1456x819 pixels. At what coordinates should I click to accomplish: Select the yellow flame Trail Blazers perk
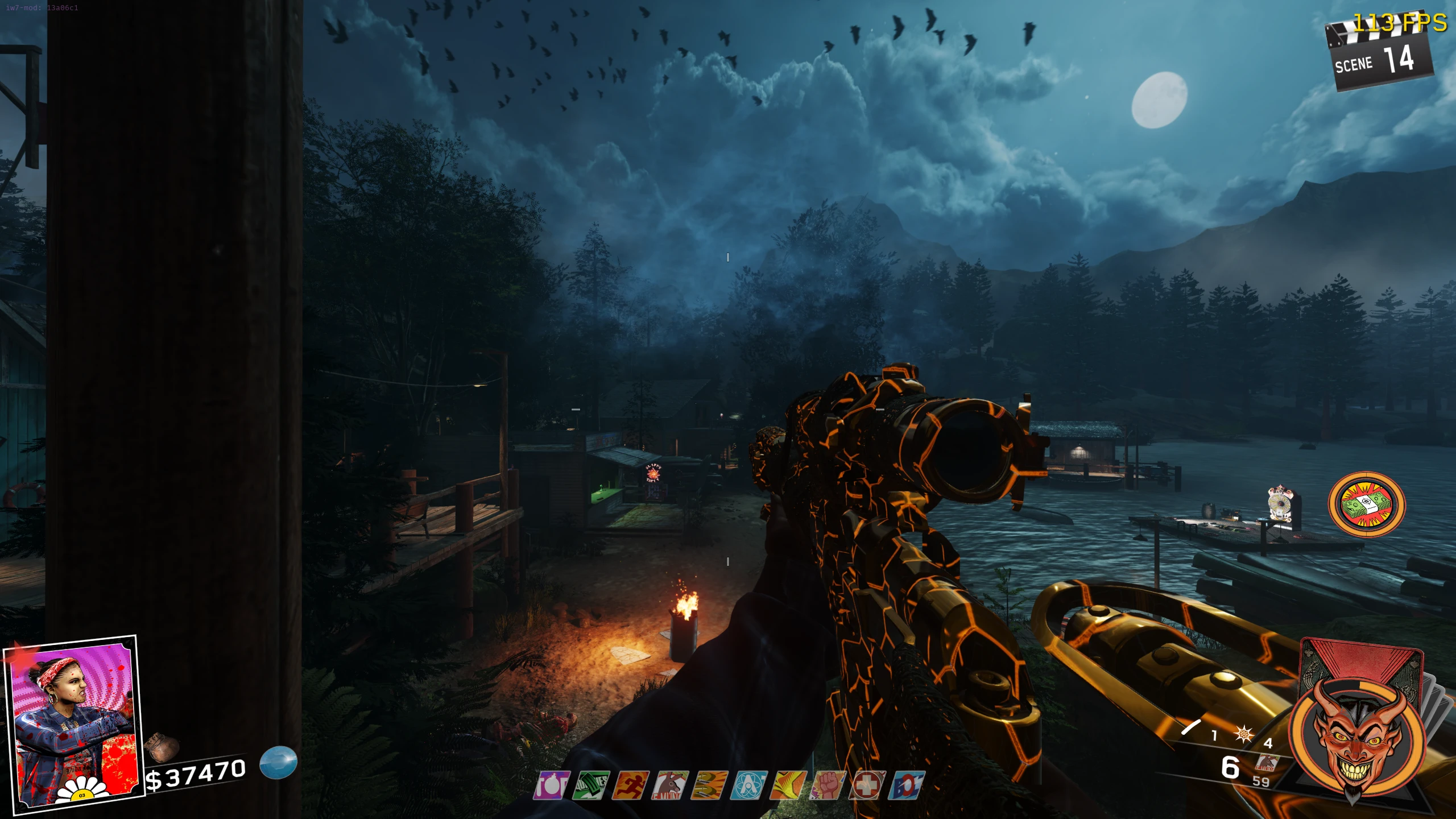788,786
